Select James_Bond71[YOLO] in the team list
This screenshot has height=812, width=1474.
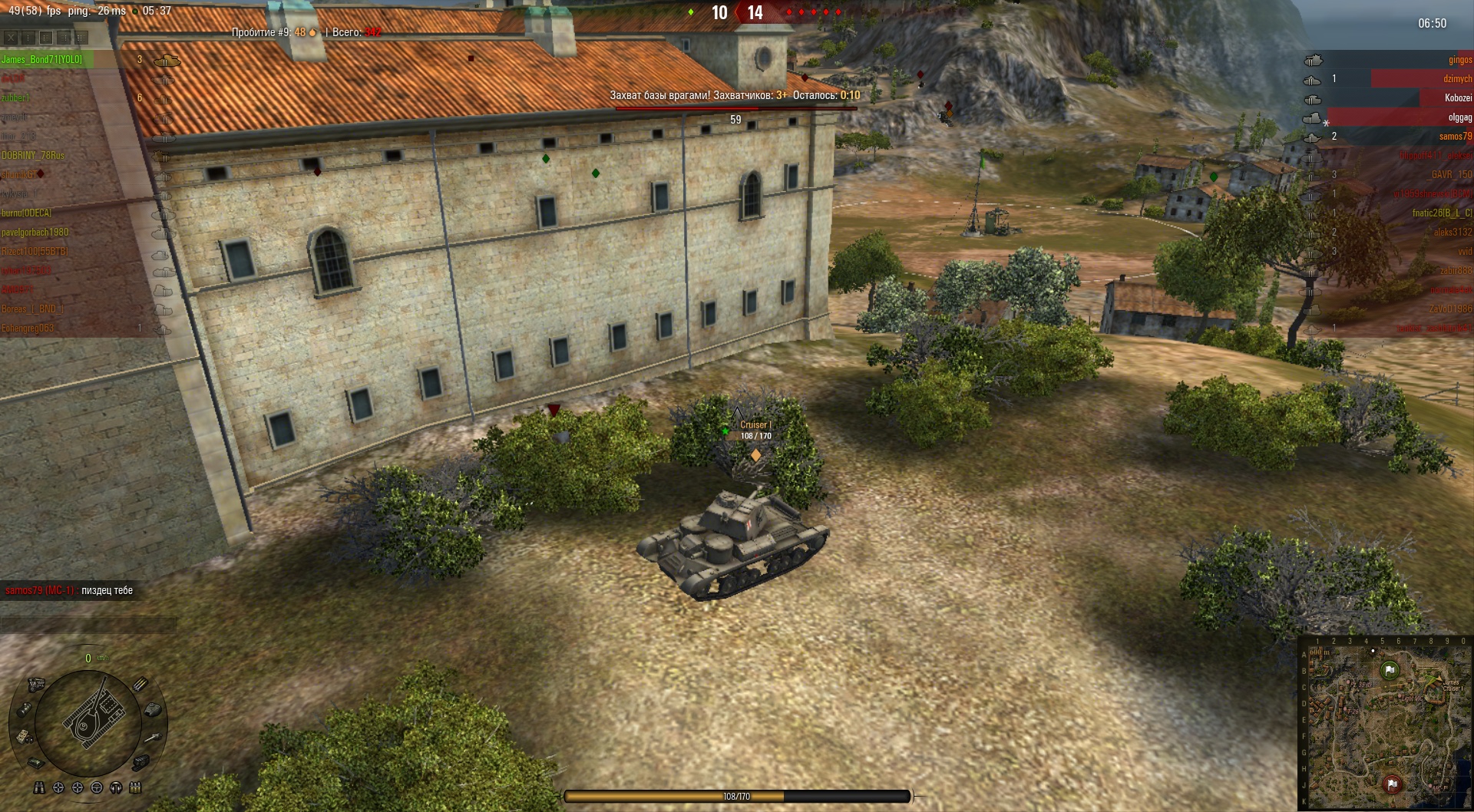[42, 60]
